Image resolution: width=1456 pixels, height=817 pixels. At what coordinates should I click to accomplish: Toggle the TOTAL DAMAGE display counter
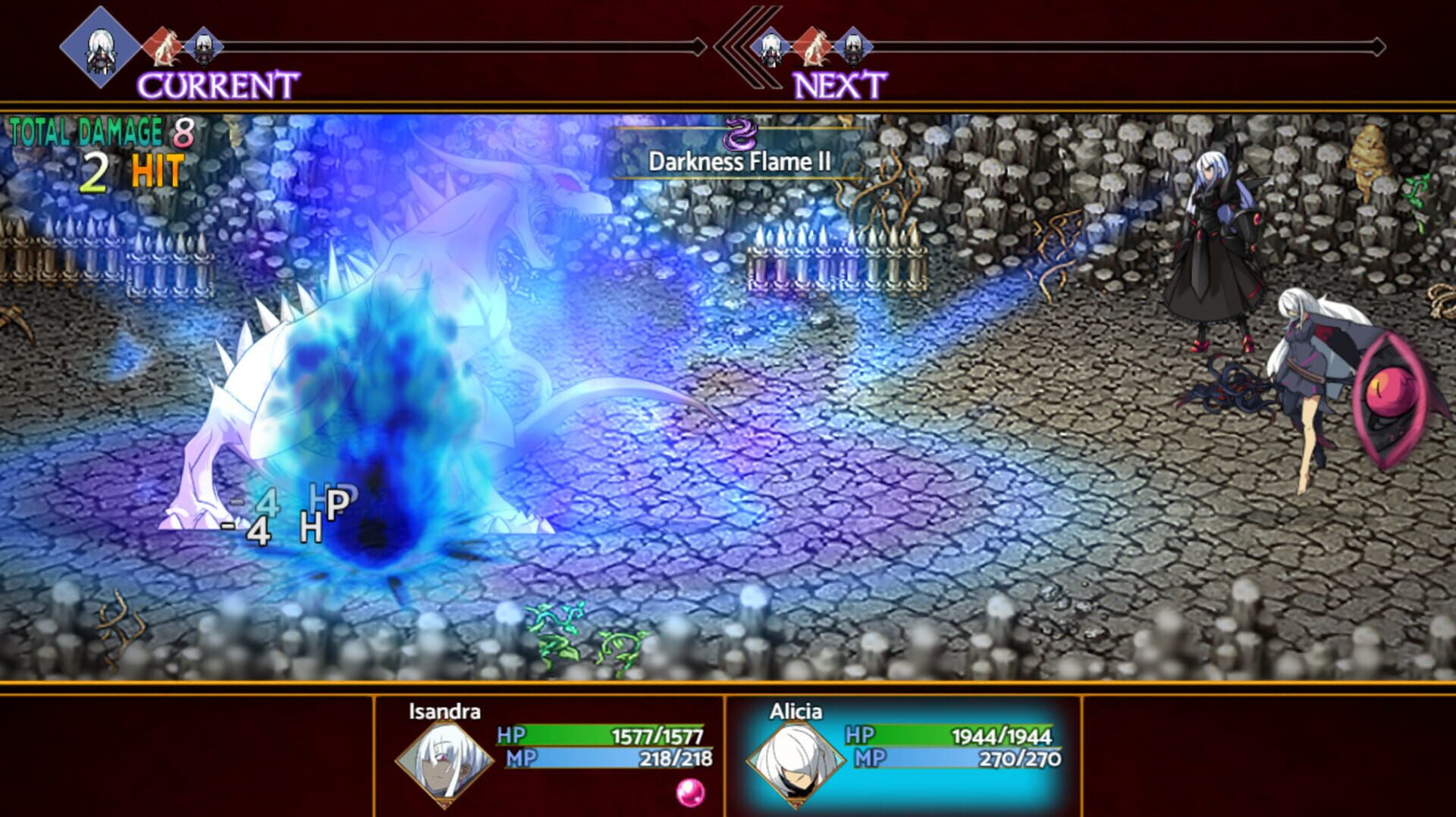point(99,130)
